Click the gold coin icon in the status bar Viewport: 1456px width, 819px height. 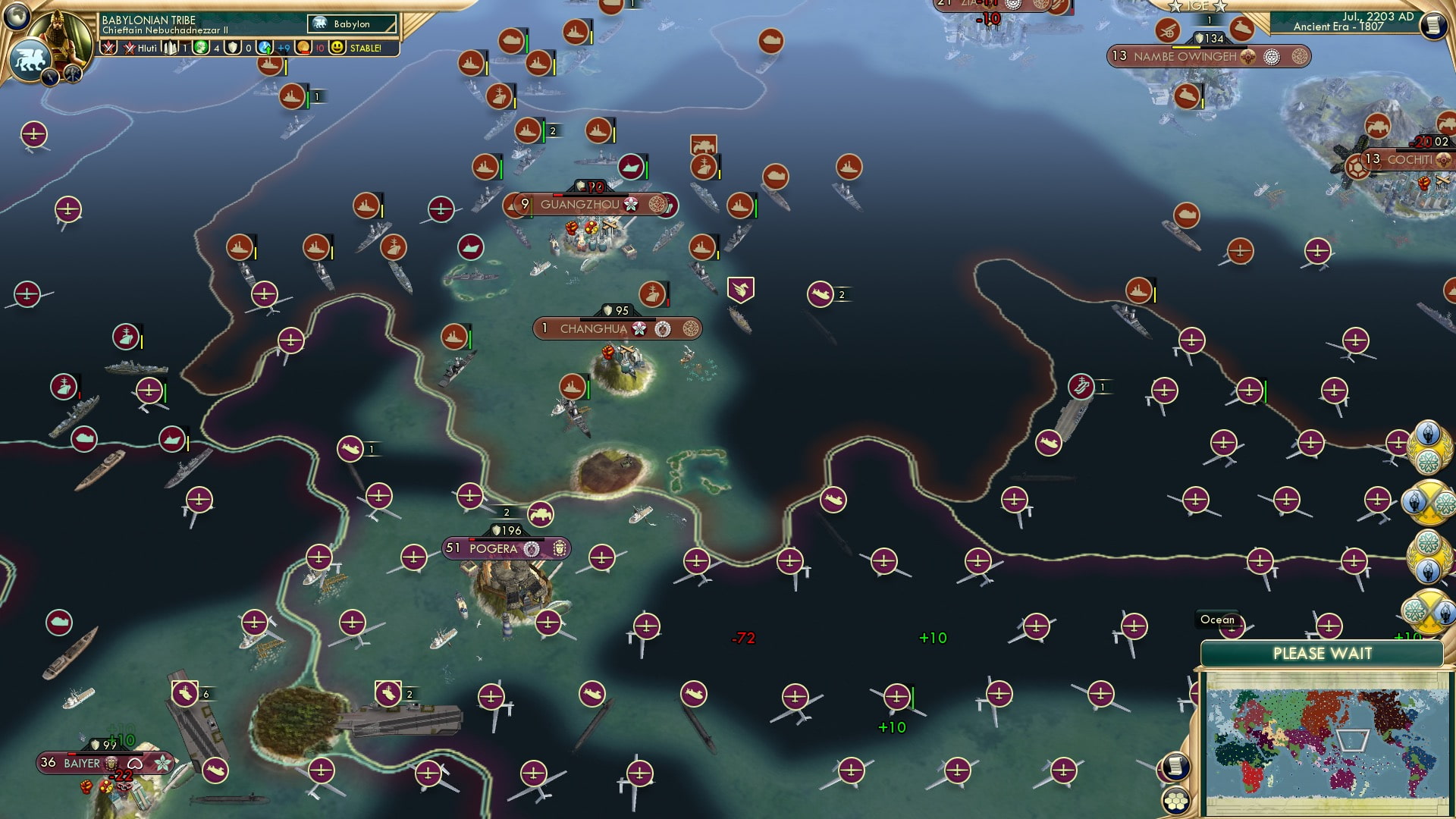click(x=303, y=47)
